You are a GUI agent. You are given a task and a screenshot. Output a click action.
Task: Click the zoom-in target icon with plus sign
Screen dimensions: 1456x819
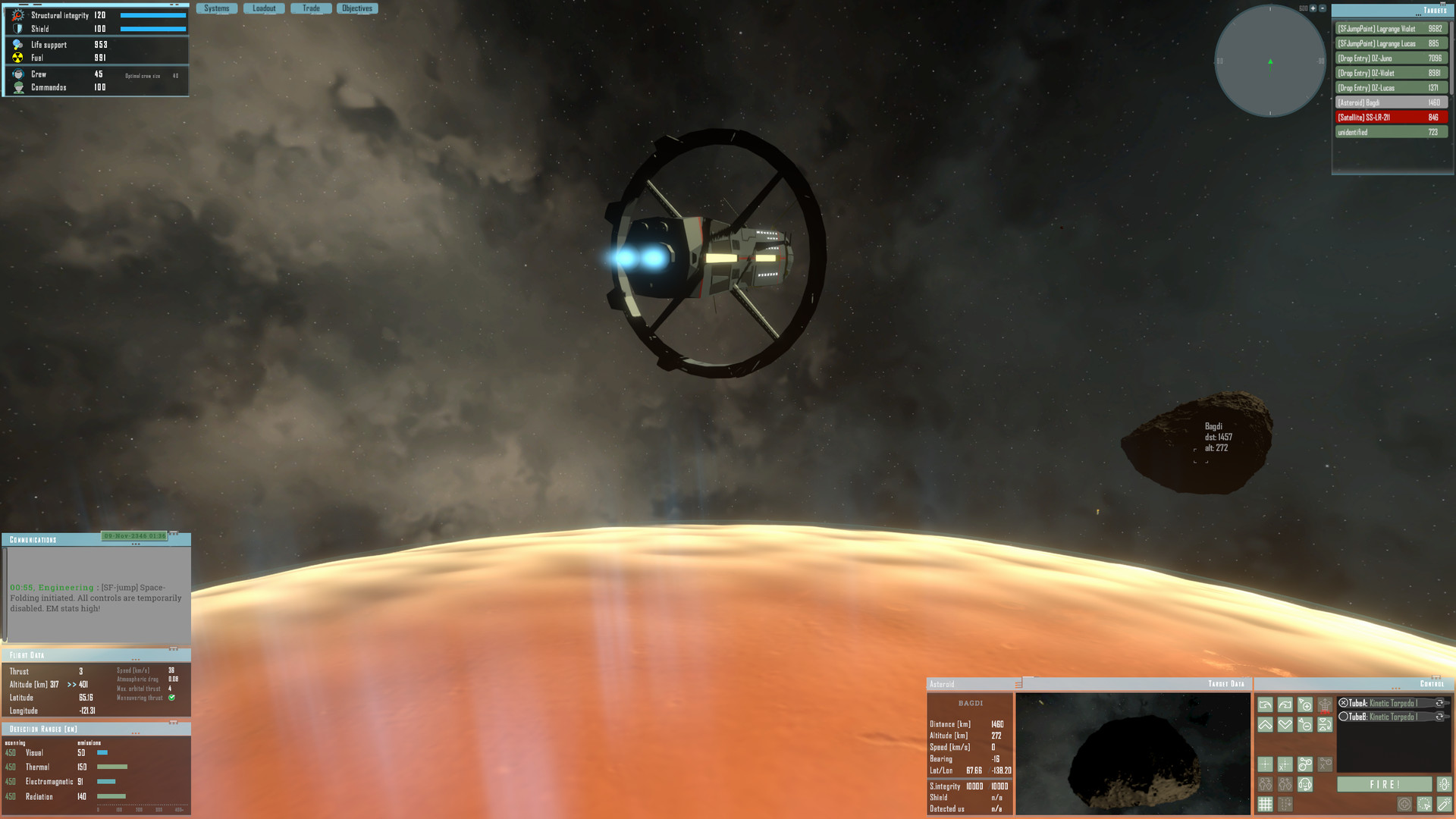pyautogui.click(x=1305, y=705)
